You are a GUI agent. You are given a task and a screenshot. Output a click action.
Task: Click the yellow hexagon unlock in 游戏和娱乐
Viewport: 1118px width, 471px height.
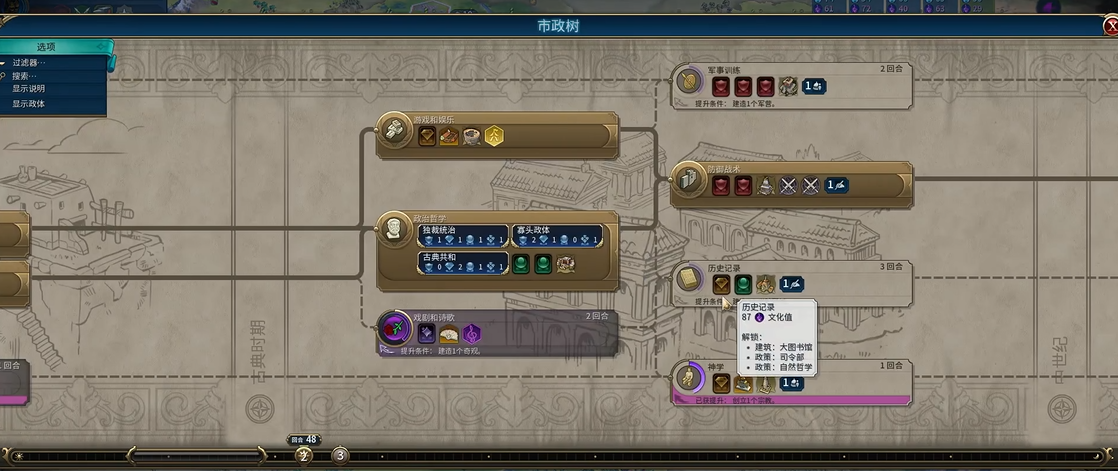pos(494,136)
